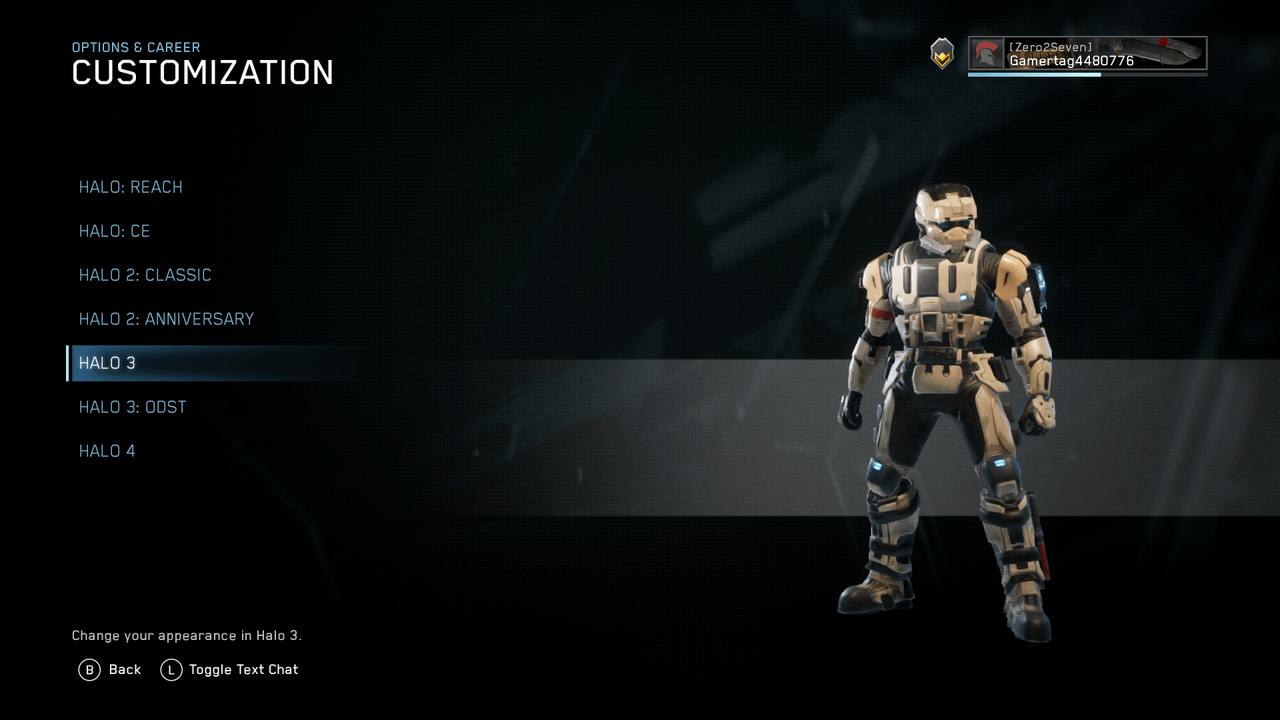The height and width of the screenshot is (720, 1280).
Task: Select HALO: REACH customization
Action: click(130, 187)
